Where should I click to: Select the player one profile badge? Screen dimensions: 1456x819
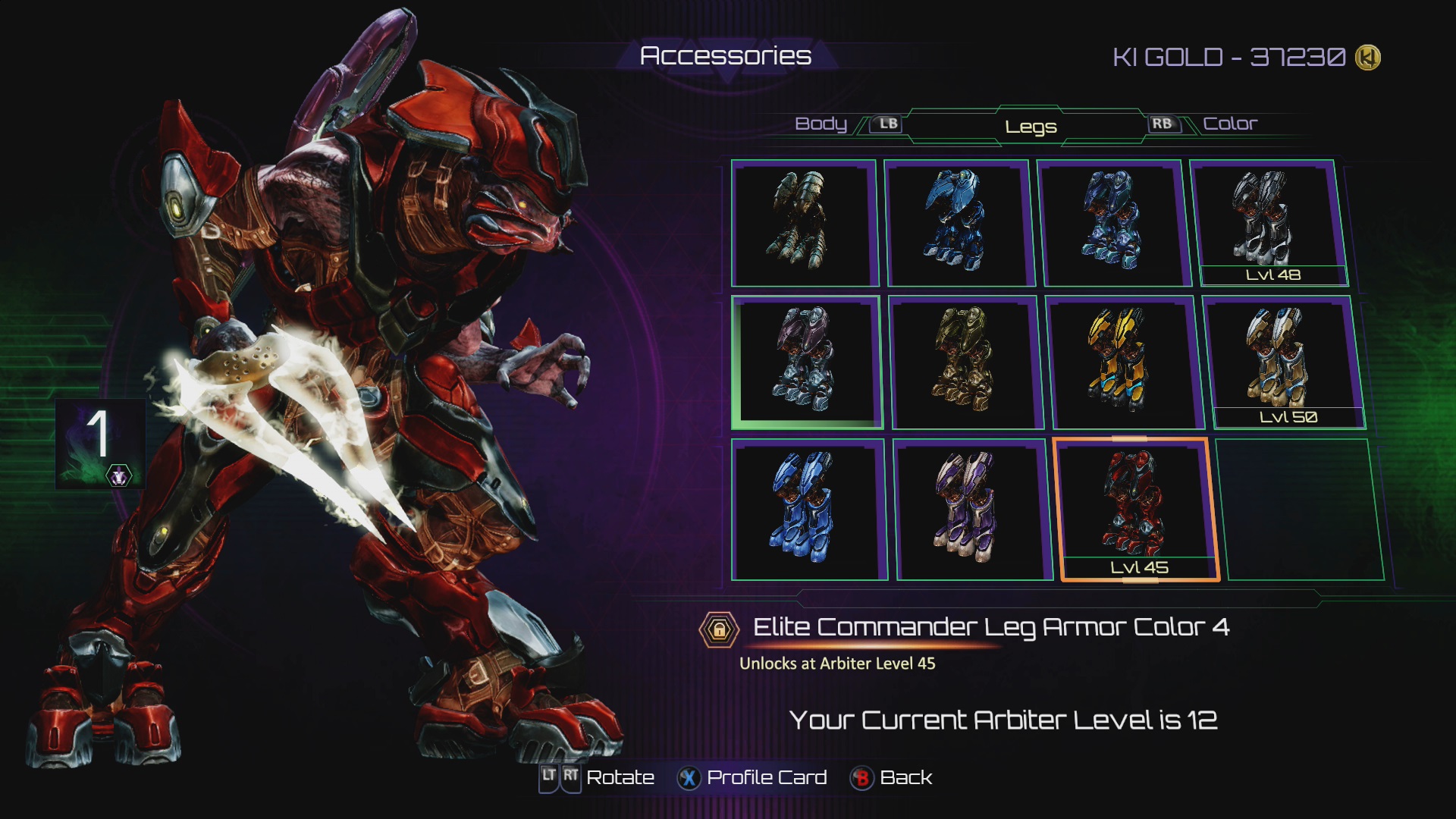click(x=100, y=443)
